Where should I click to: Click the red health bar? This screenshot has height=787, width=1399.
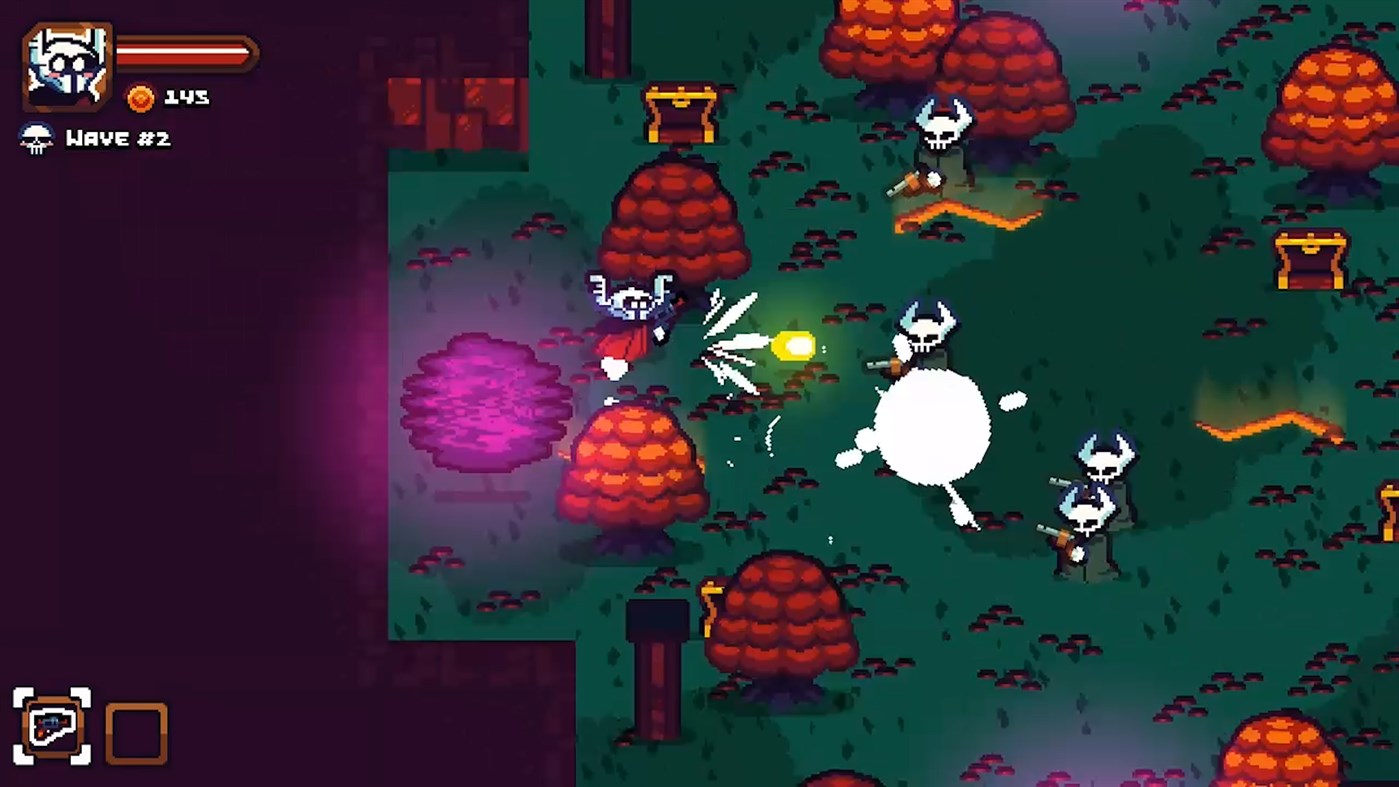click(x=185, y=55)
